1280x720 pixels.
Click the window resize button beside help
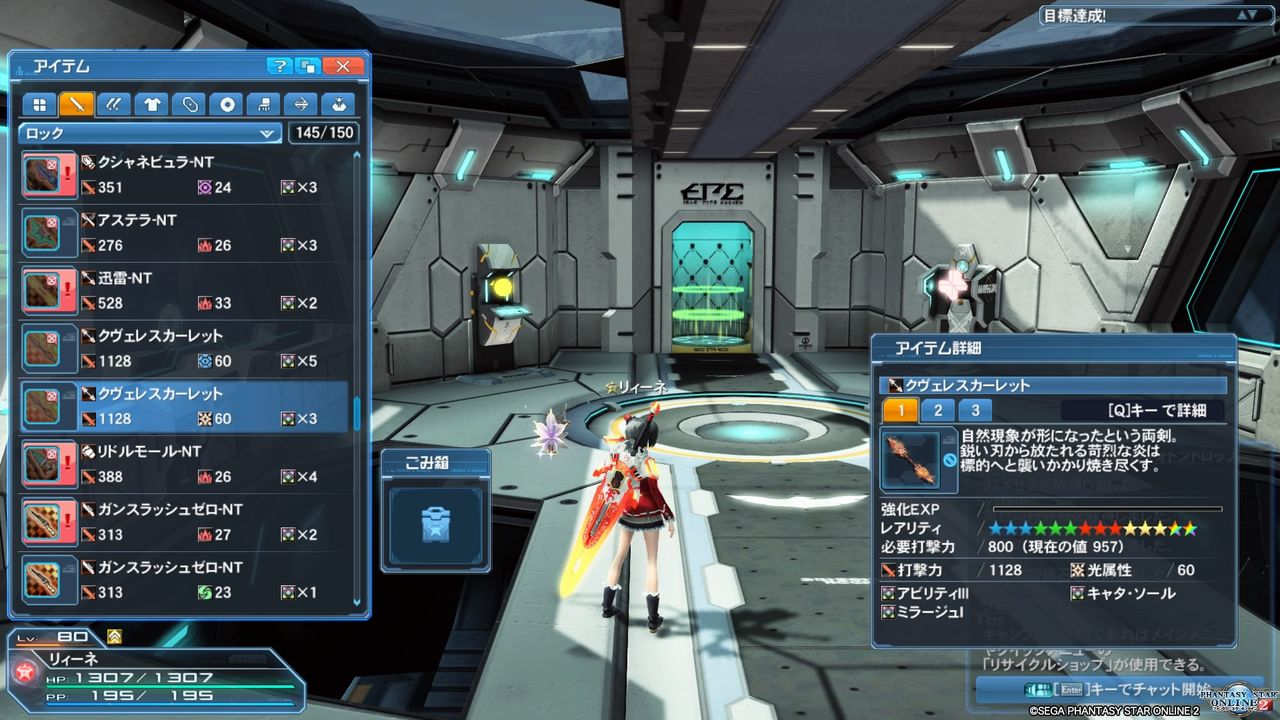point(309,66)
